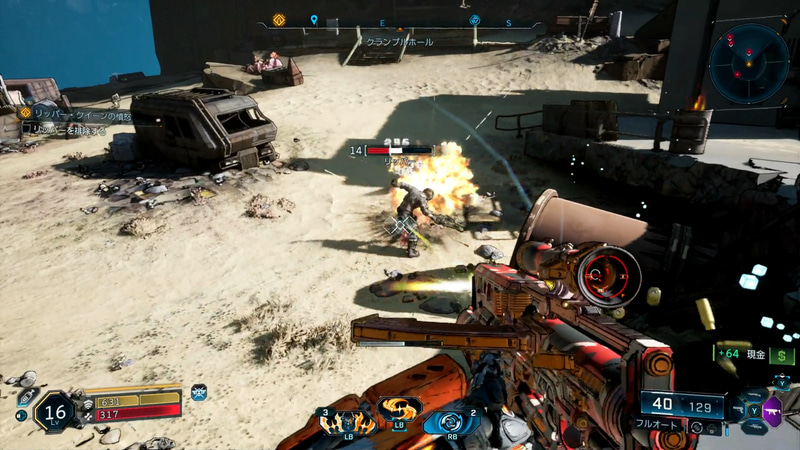Click the orange diamond compass quest marker
800x450 pixels.
click(x=279, y=19)
